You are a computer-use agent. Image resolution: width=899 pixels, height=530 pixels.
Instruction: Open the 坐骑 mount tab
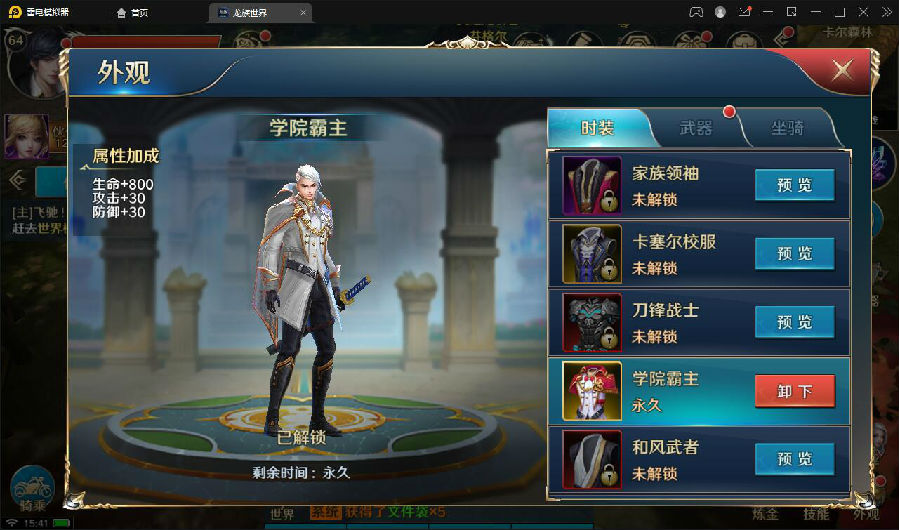(785, 128)
